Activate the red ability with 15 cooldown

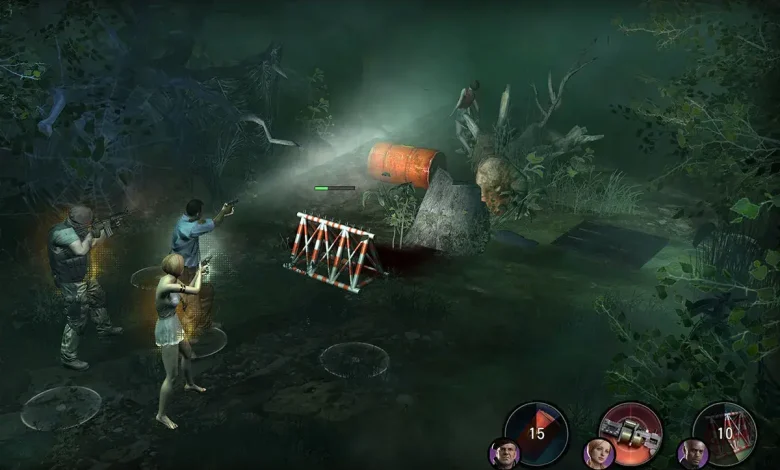537,432
